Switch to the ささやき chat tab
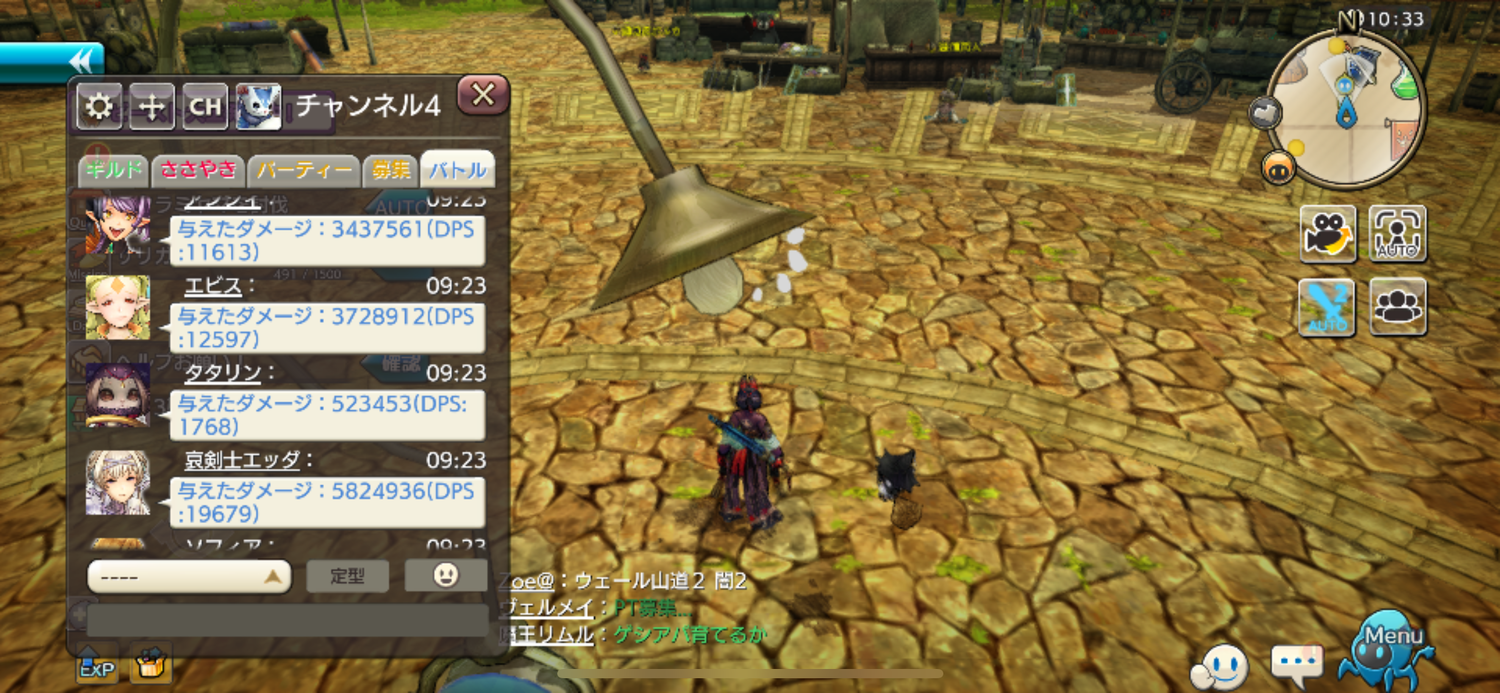 198,170
